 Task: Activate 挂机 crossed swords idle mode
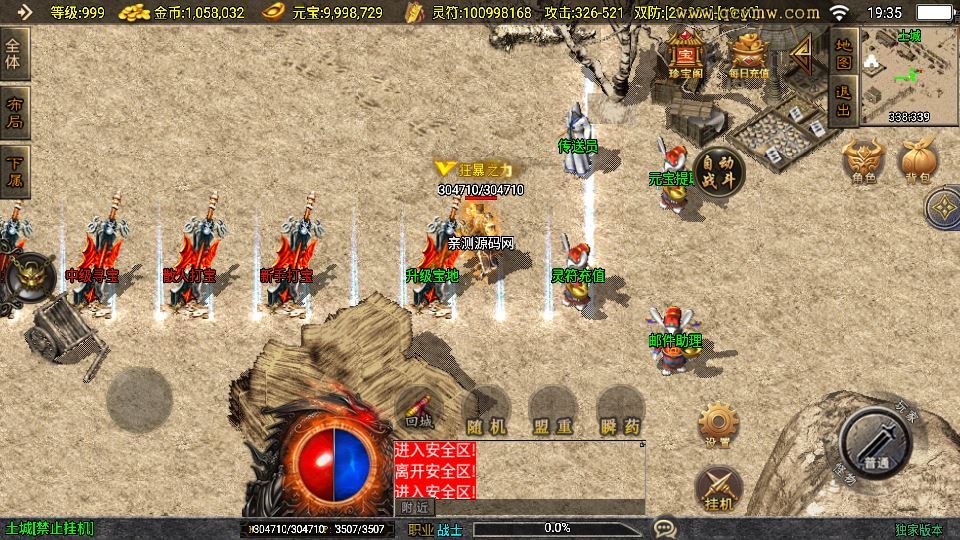tap(718, 489)
